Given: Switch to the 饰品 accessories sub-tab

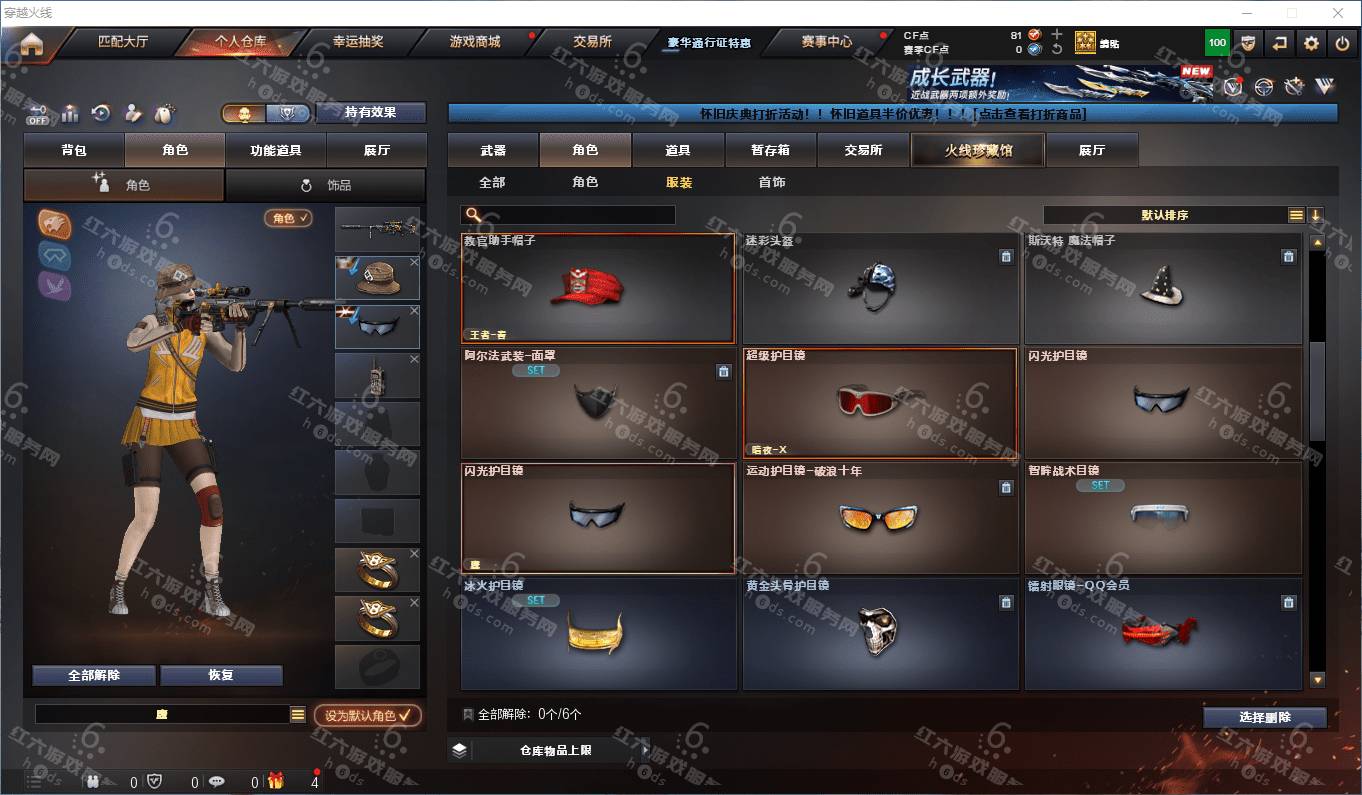Looking at the screenshot, I should pos(326,185).
